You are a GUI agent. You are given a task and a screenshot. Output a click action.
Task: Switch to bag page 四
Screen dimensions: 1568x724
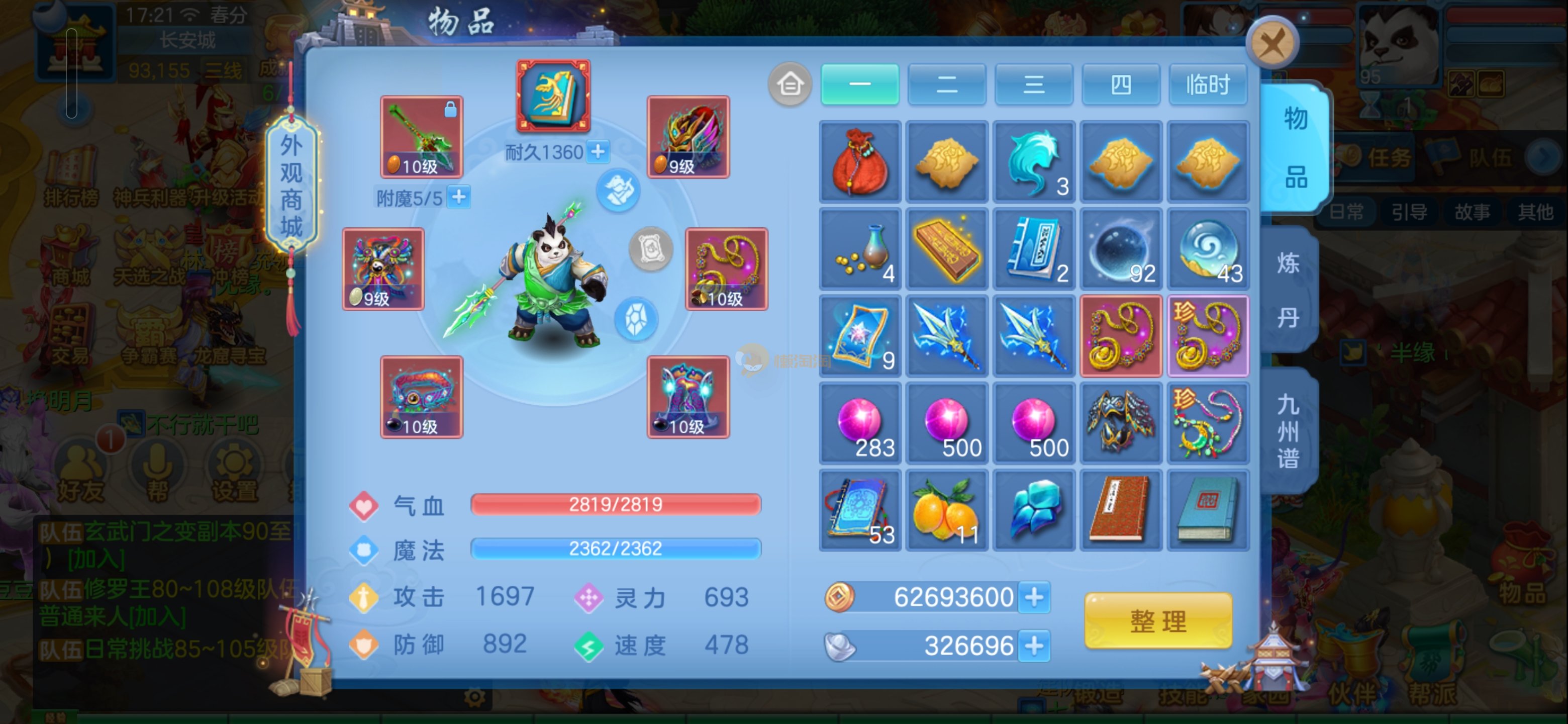coord(1120,84)
